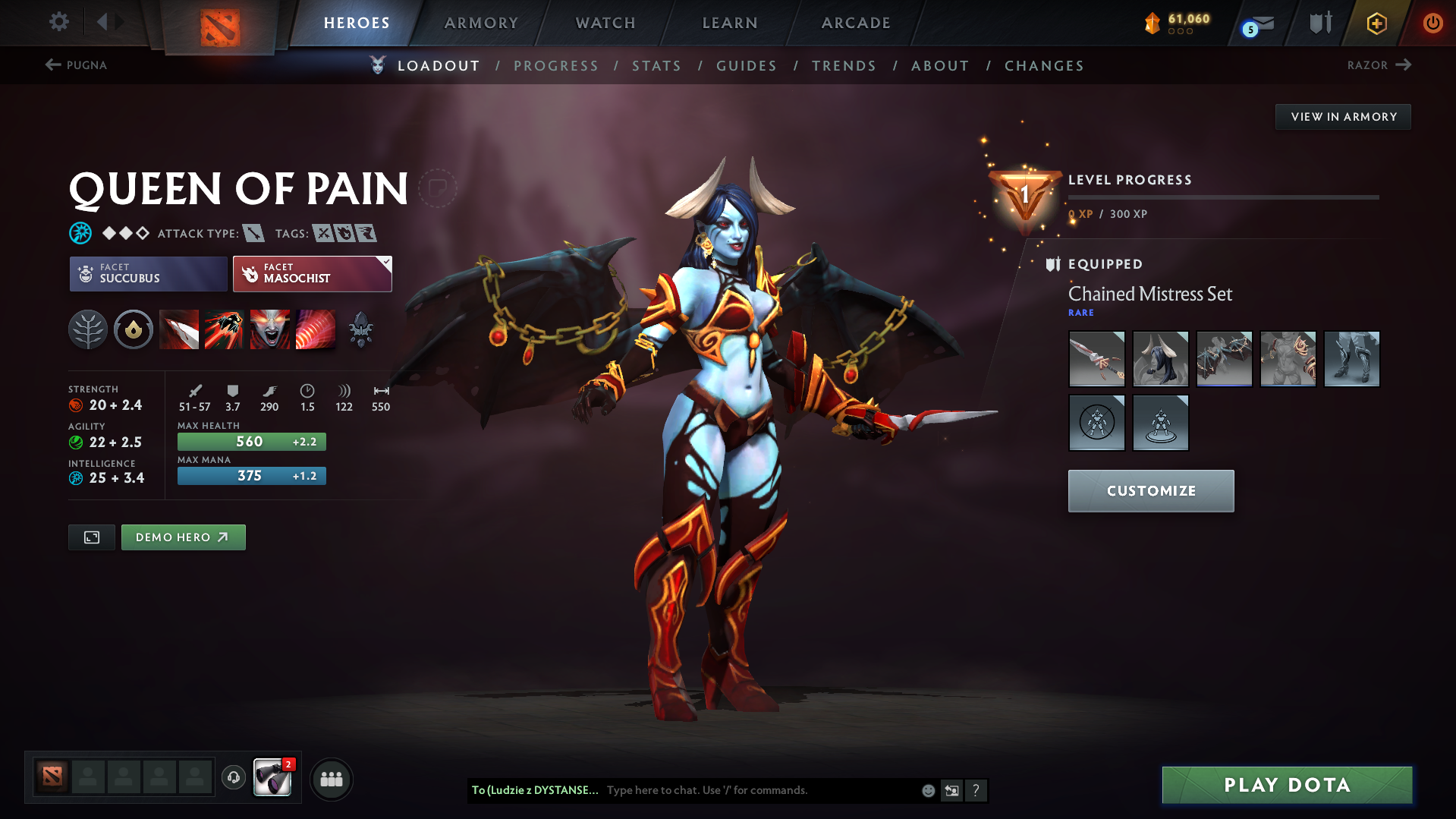The height and width of the screenshot is (819, 1456).
Task: Open the STATS section of the hero page
Action: pyautogui.click(x=656, y=66)
